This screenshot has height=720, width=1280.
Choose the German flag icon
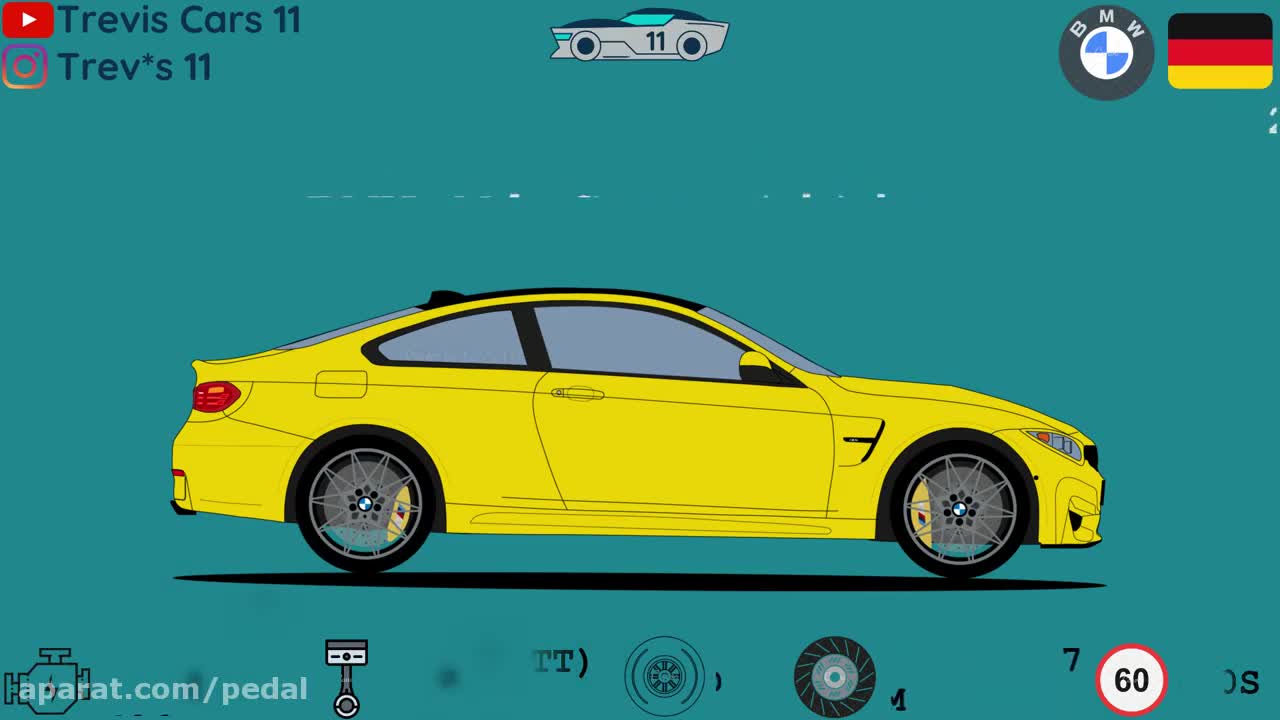click(1220, 51)
